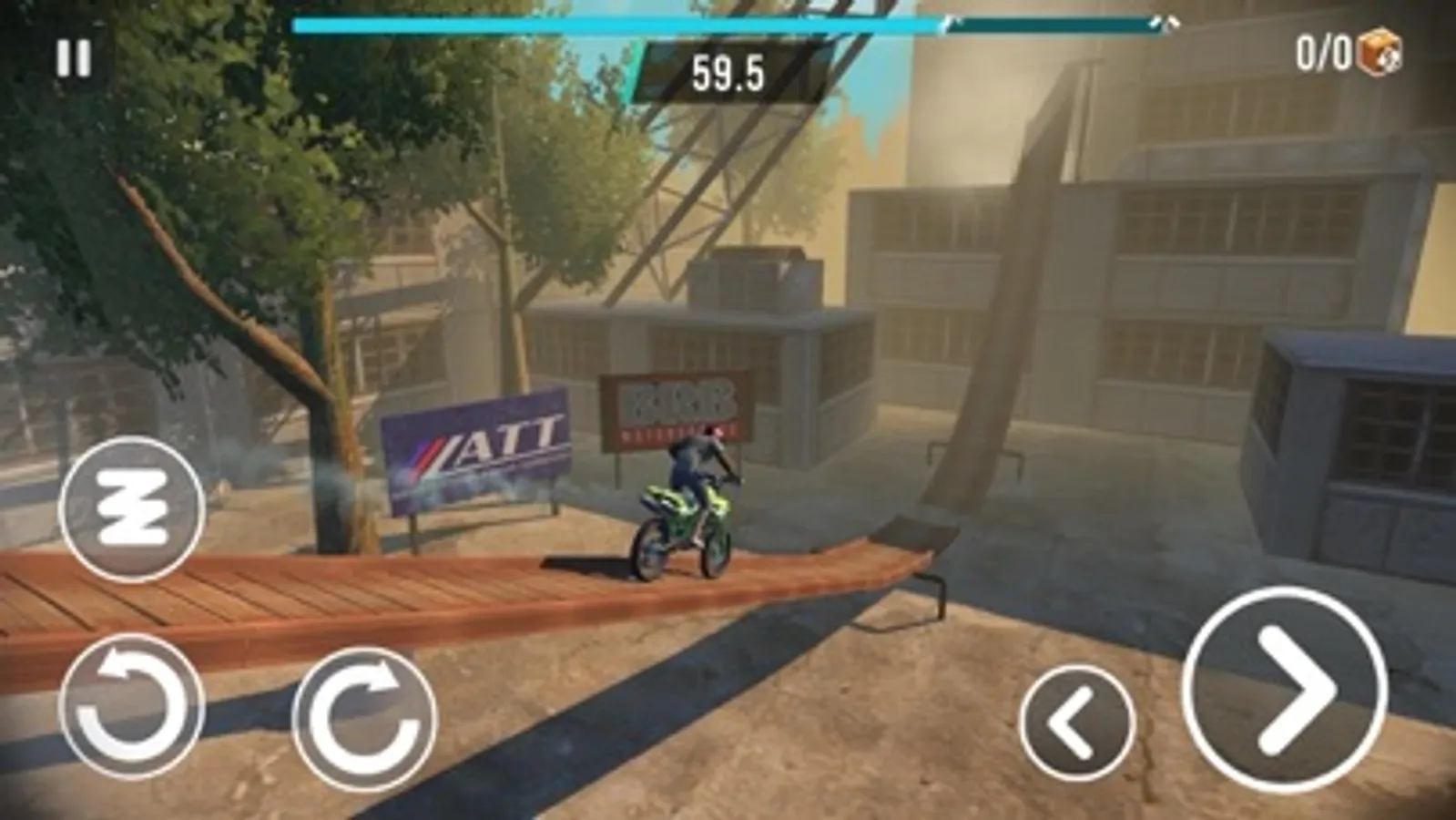Viewport: 1456px width, 820px height.
Task: Tap the counterclockwise lean-back control
Action: 132,706
